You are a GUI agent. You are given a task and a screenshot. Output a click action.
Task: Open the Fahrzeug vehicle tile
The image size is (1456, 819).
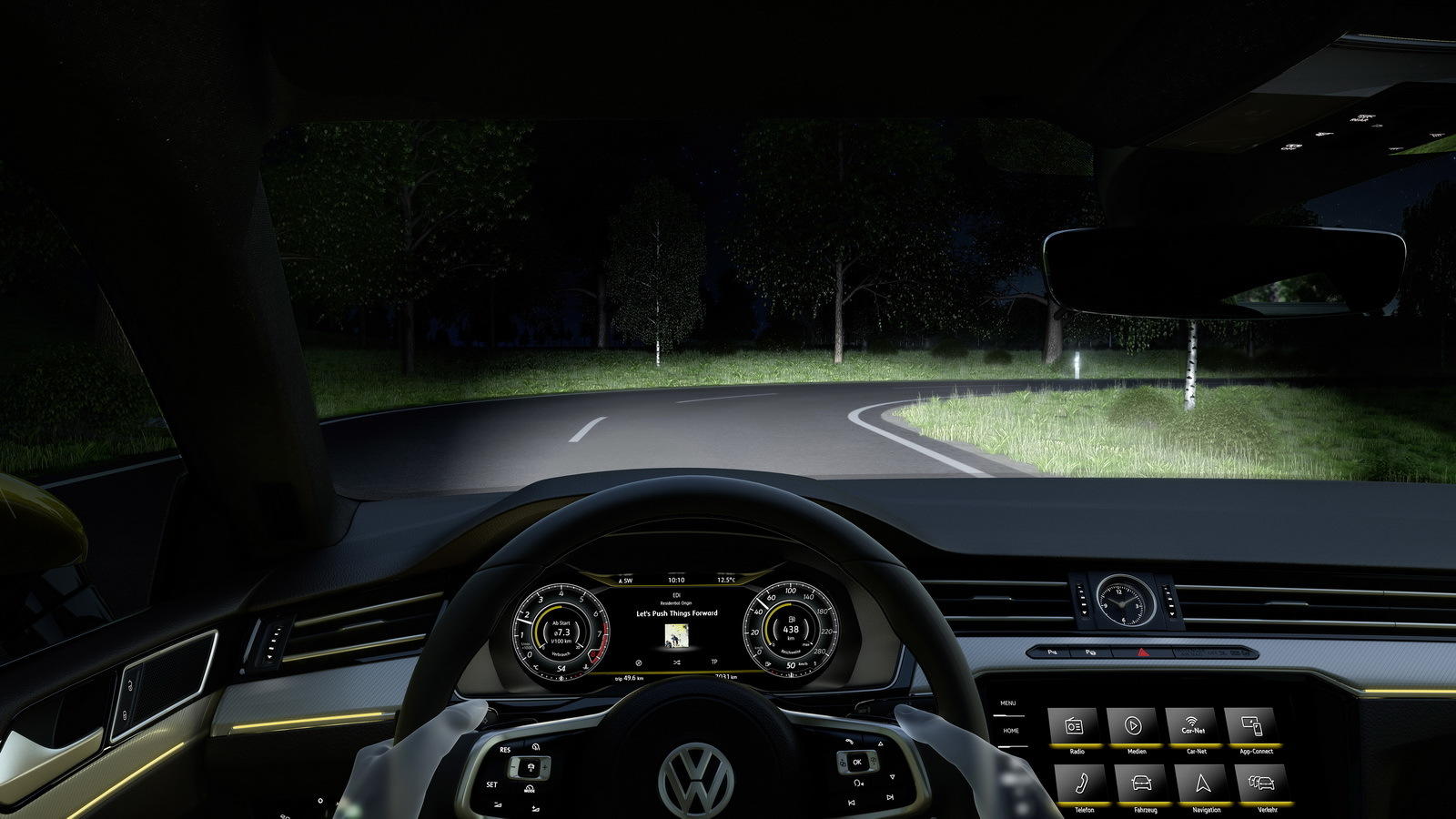(x=1141, y=783)
